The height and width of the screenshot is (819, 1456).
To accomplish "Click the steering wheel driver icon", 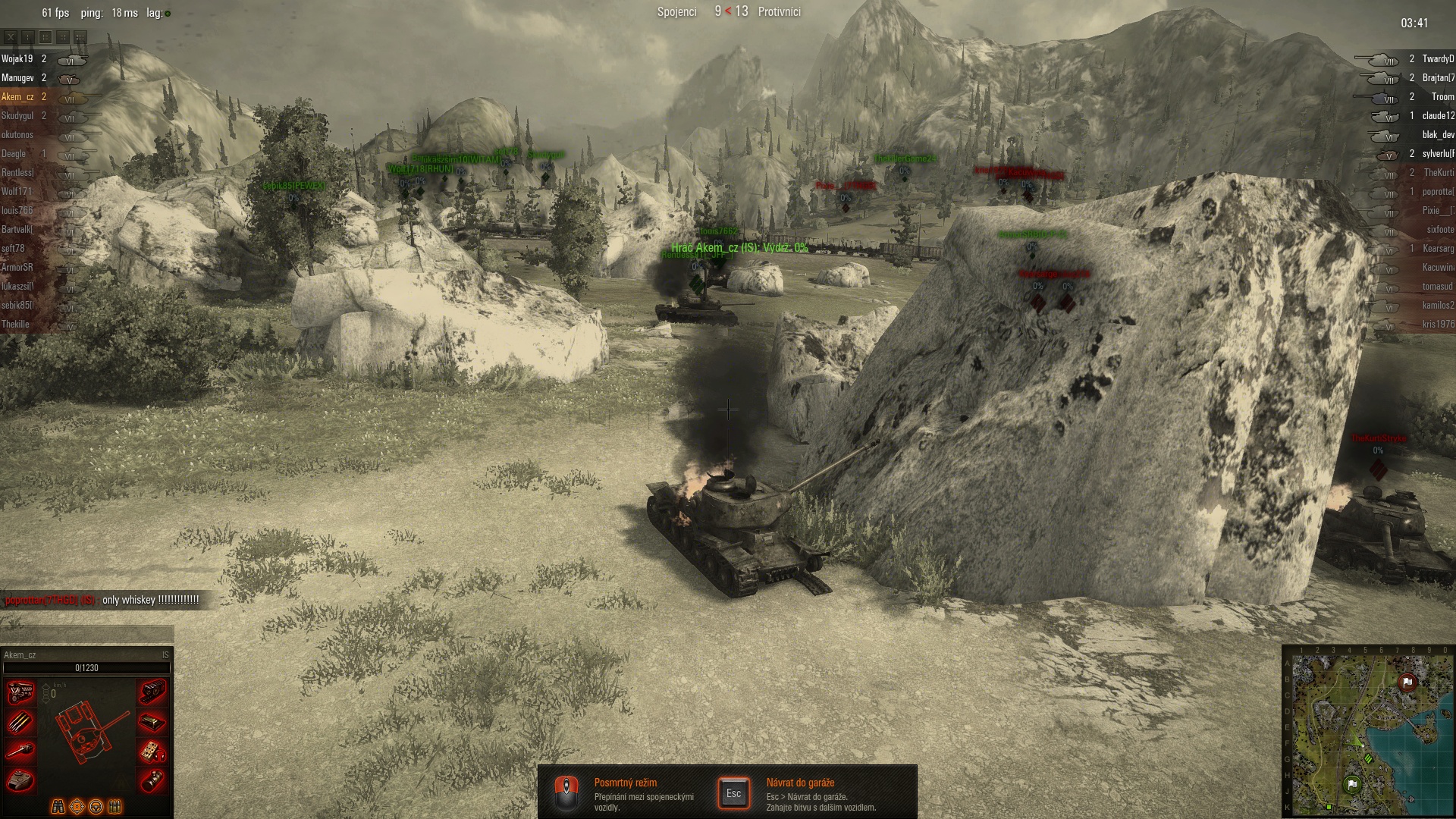I will (x=96, y=806).
